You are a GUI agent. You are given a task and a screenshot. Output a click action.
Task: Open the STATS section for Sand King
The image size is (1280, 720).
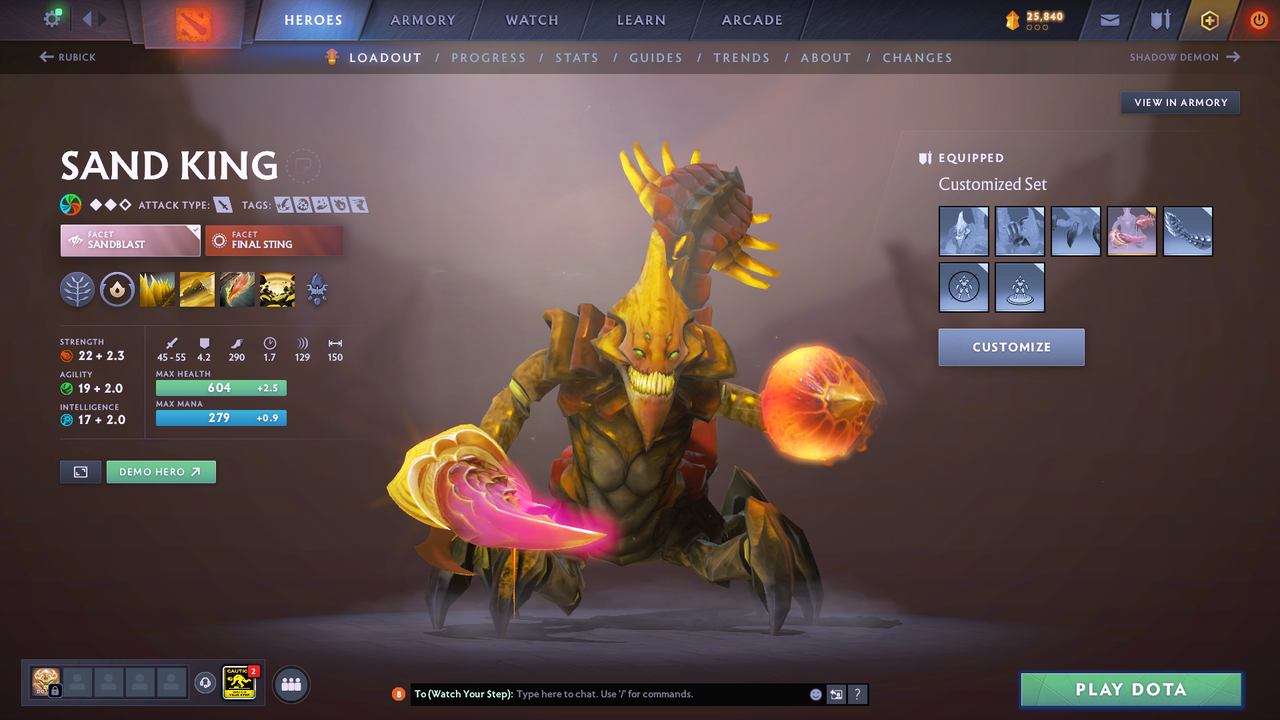point(577,57)
